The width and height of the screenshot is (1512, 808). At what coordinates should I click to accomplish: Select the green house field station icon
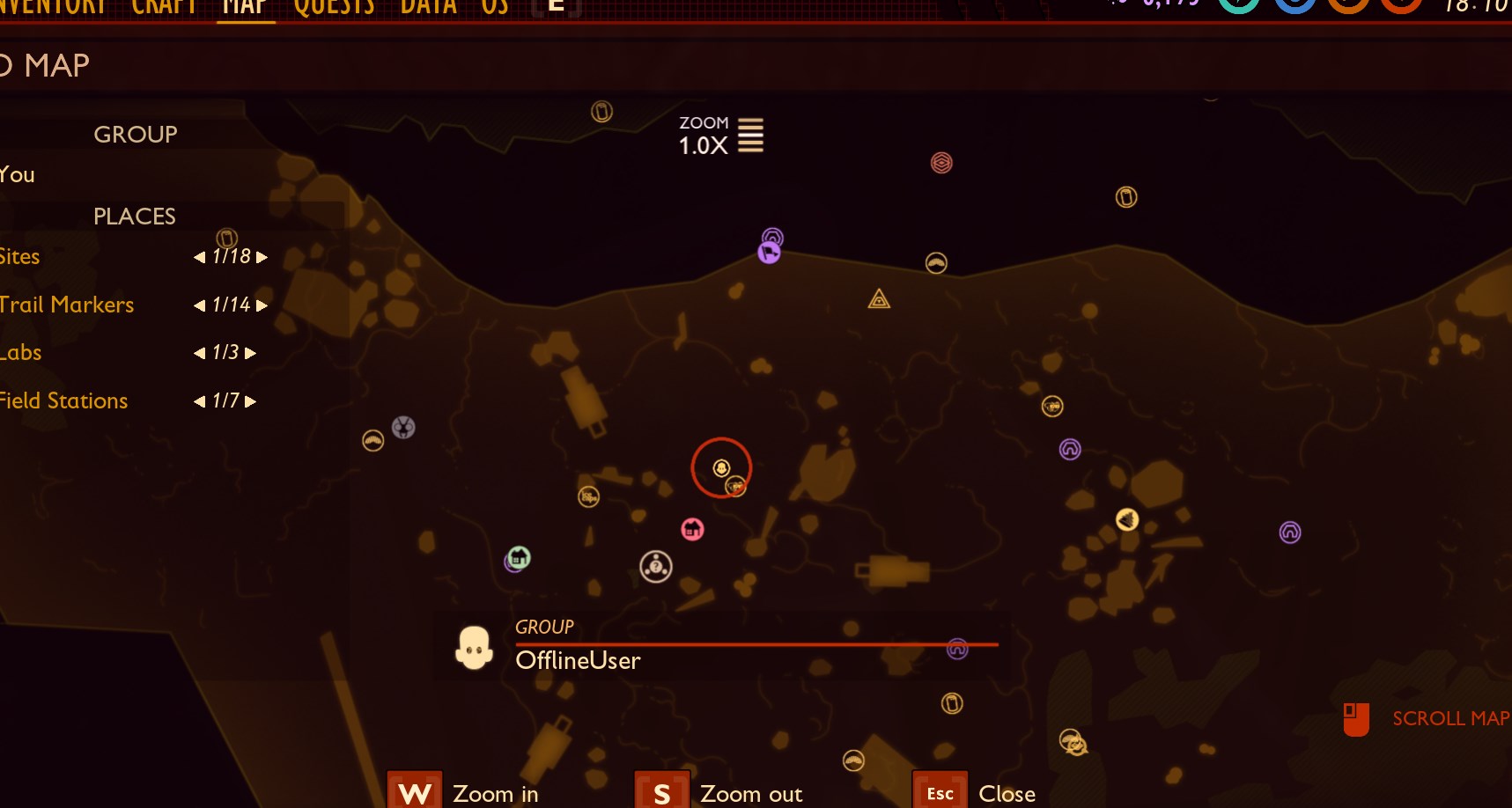[518, 556]
